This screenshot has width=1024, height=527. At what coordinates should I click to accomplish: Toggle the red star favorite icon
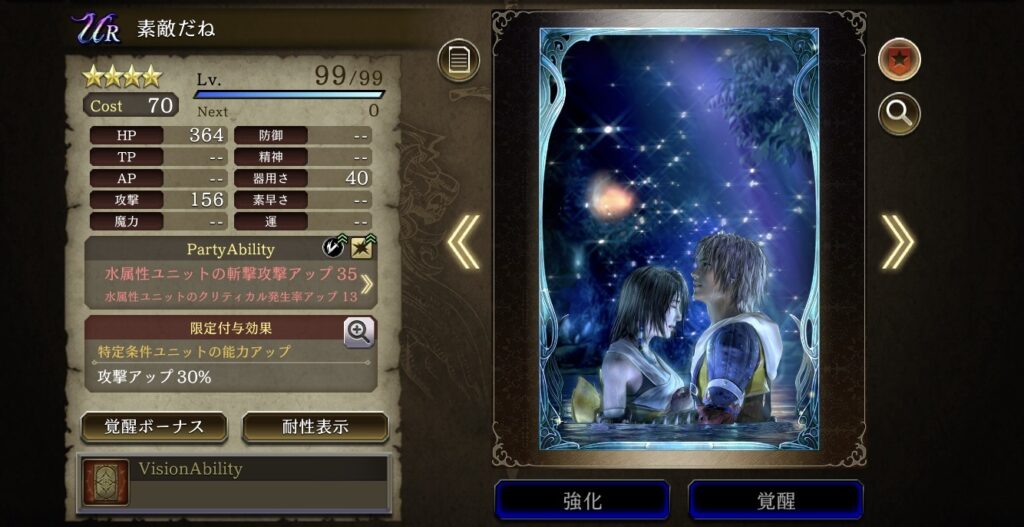(x=899, y=59)
